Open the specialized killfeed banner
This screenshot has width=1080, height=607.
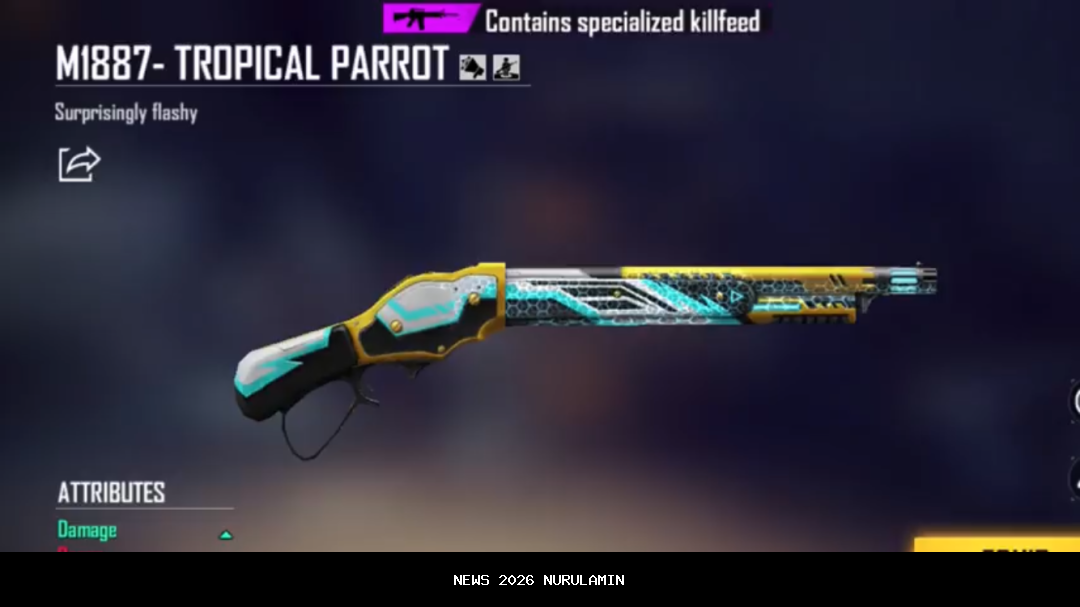(x=577, y=19)
